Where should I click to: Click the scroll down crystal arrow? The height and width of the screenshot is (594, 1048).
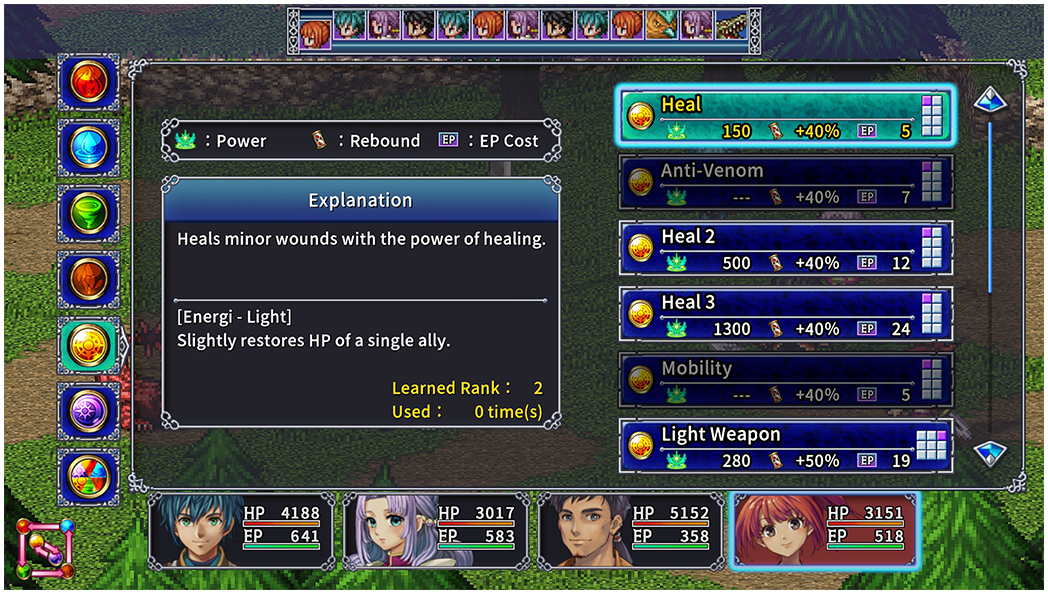pyautogui.click(x=989, y=452)
